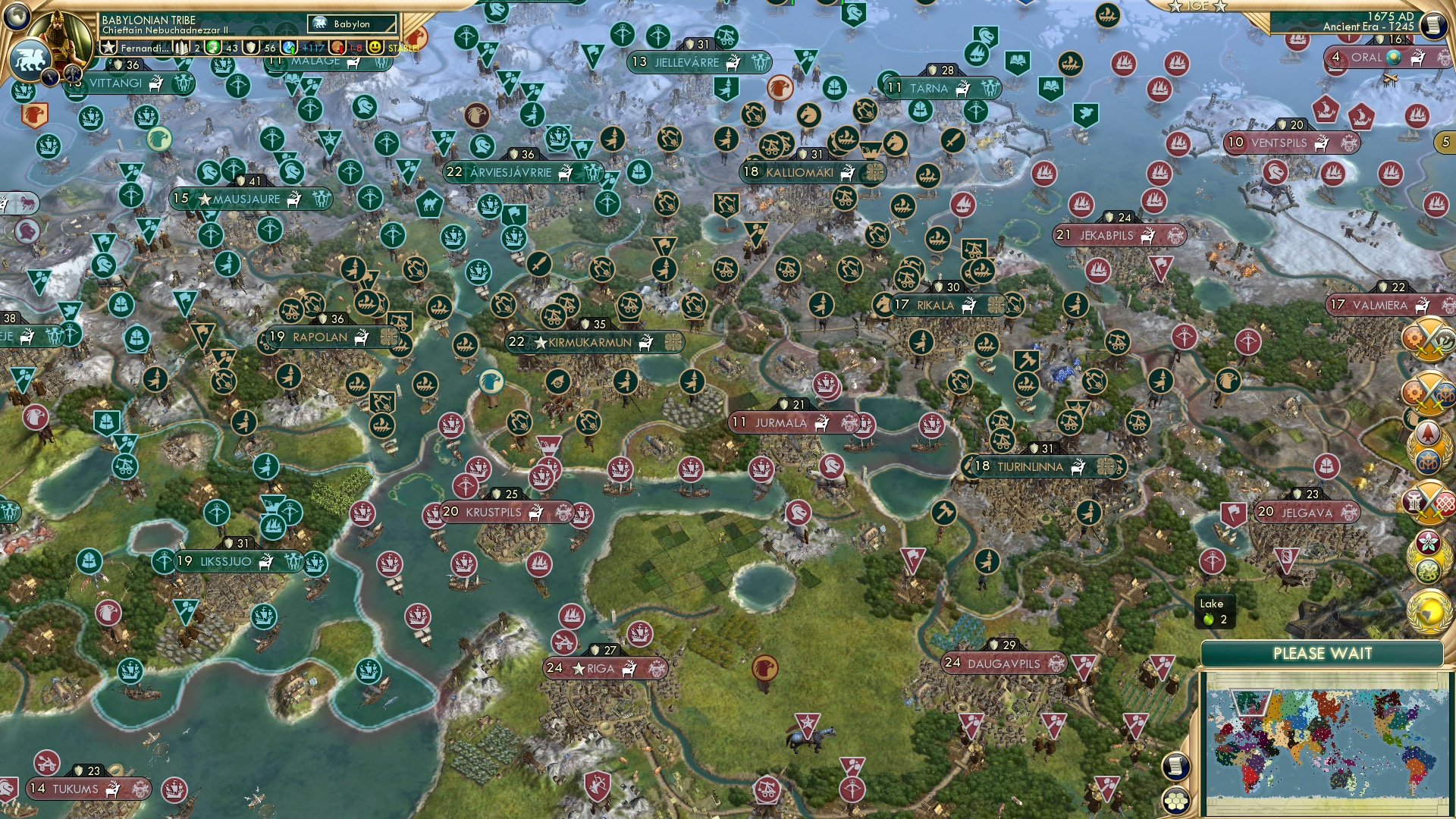Viewport: 1456px width, 819px height.
Task: Click the PLEASE WAIT bar
Action: (1323, 652)
